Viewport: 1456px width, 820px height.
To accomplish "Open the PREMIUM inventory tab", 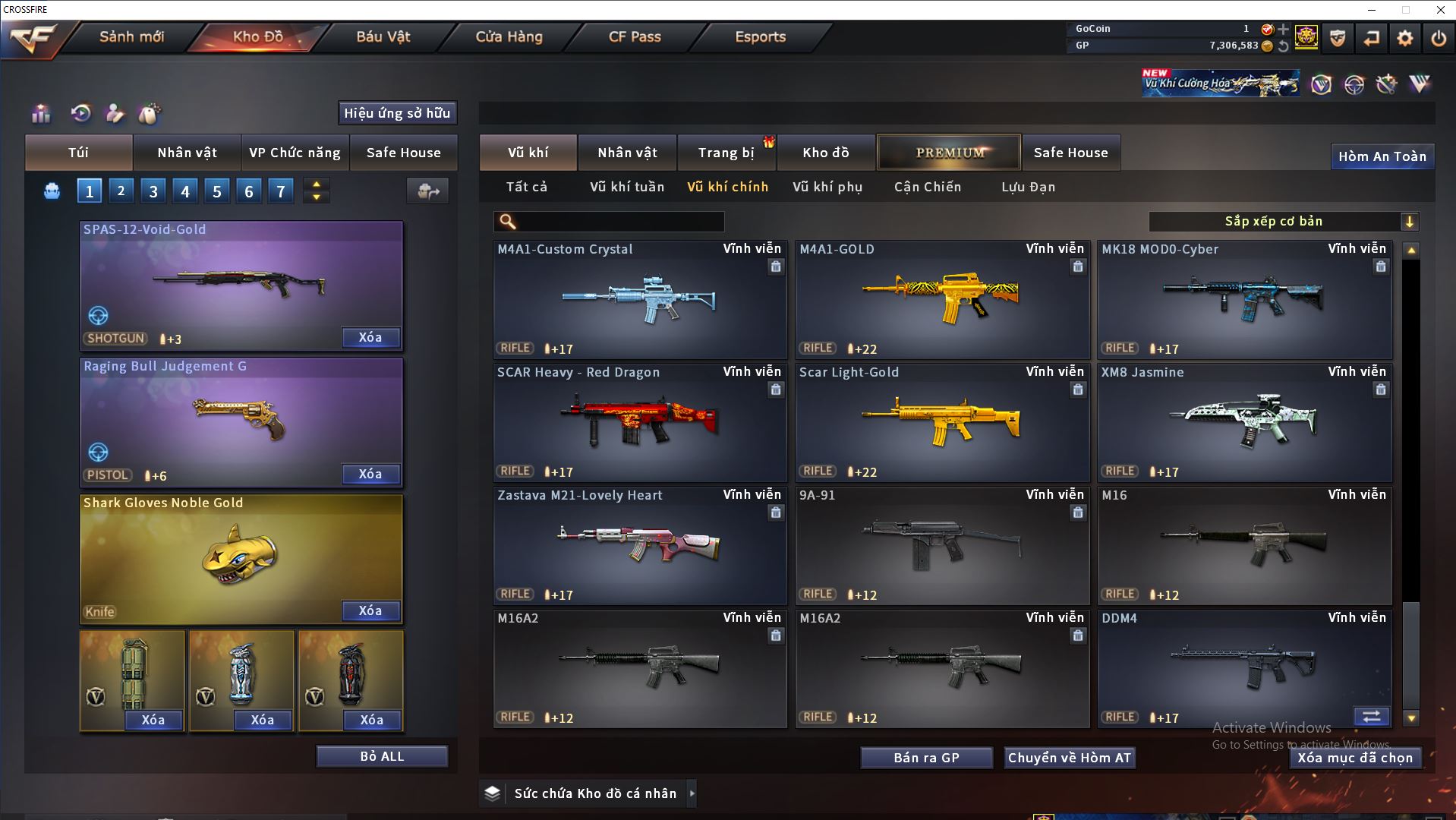I will [x=950, y=153].
